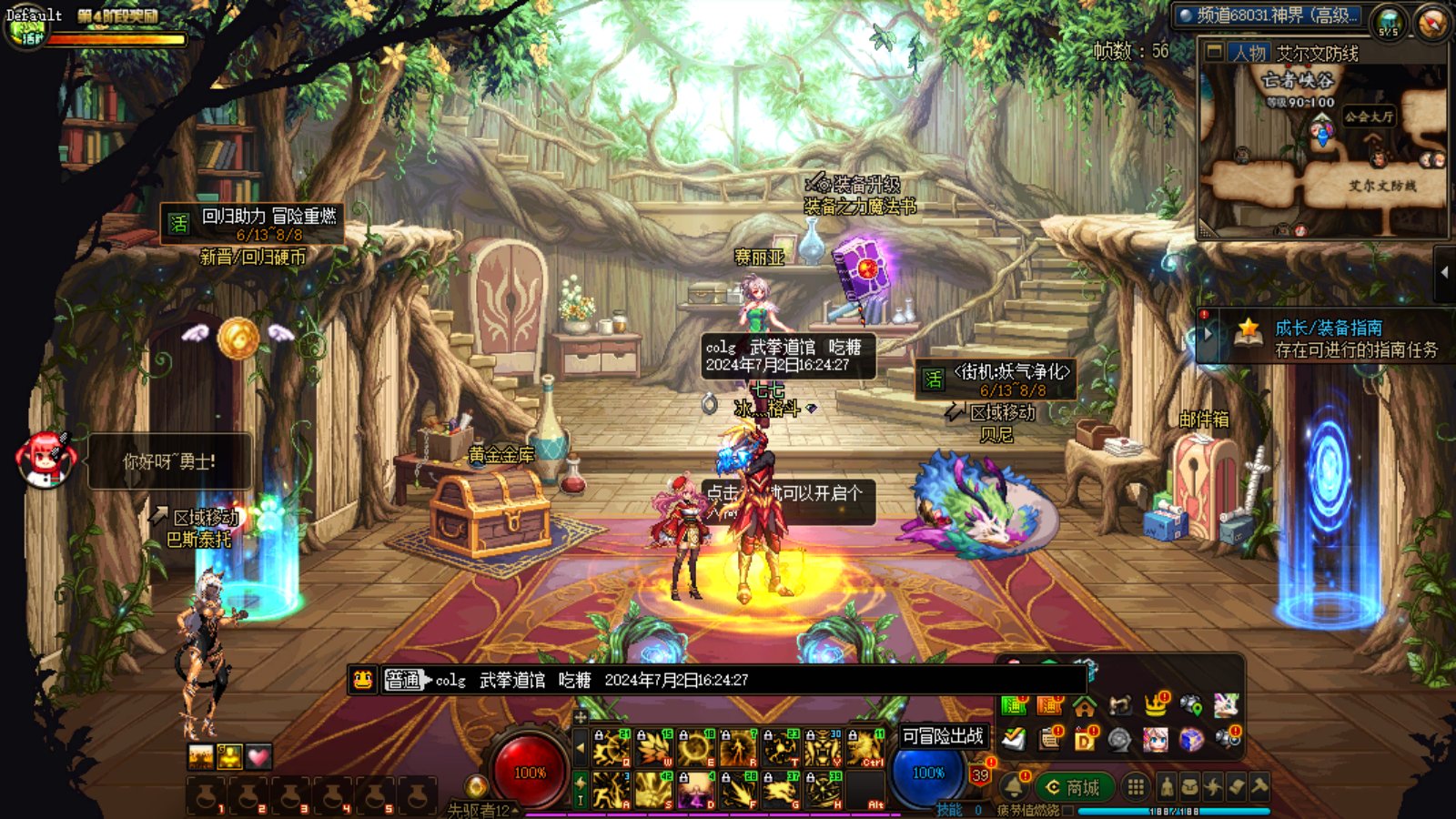
Task: Expand the right side panel arrow
Action: coord(1445,272)
